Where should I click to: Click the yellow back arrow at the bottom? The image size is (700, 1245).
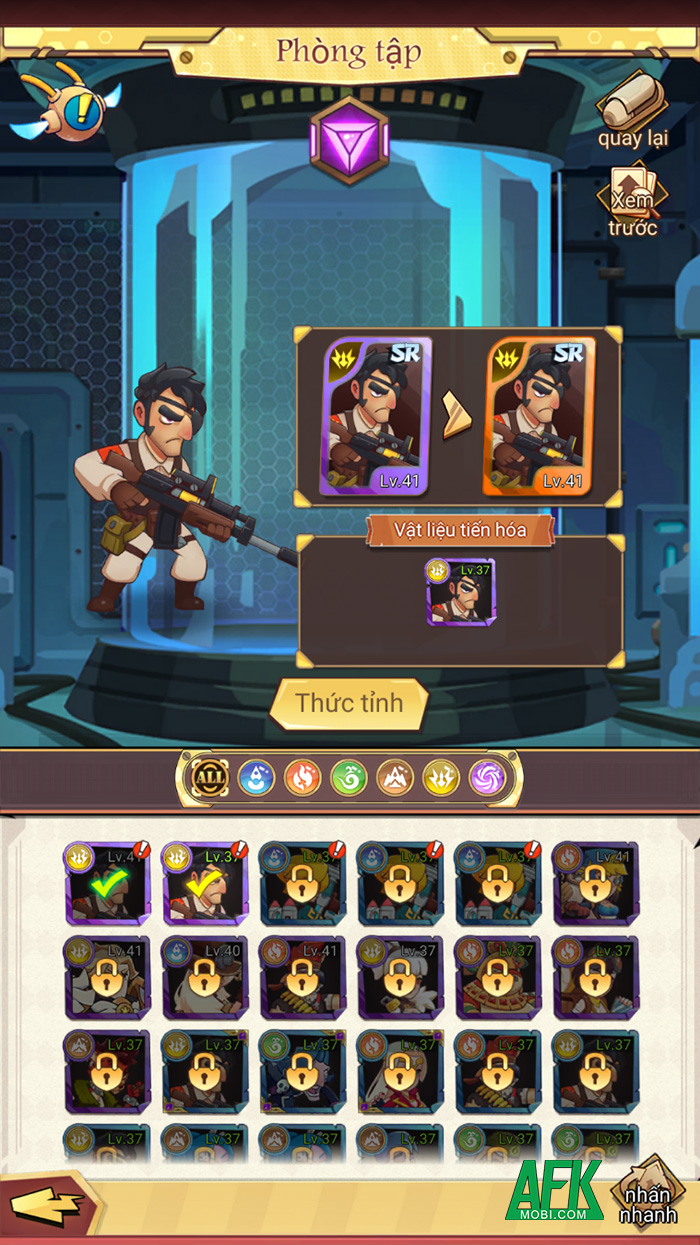pyautogui.click(x=48, y=1207)
